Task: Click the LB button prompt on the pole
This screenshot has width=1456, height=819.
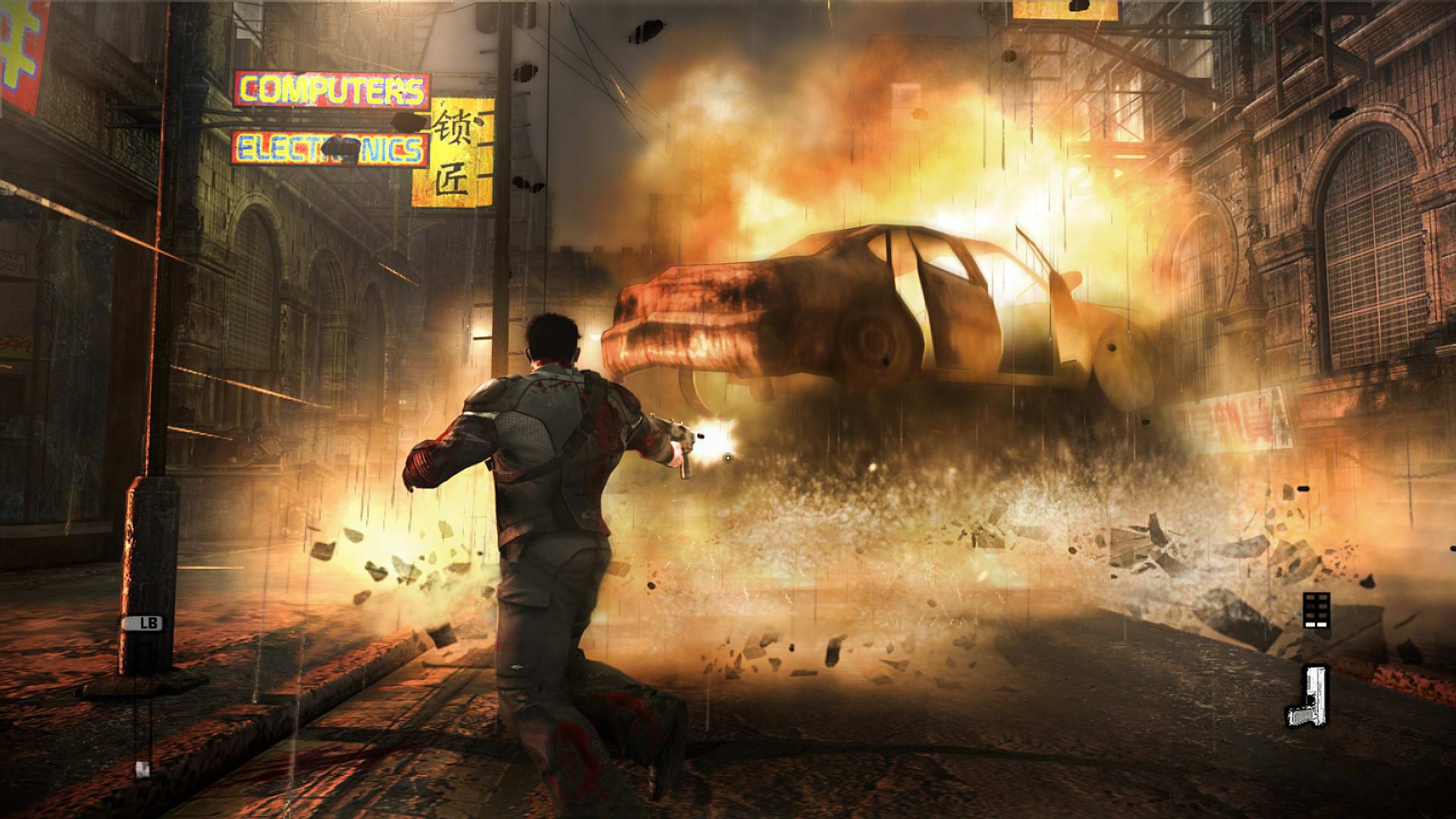Action: 144,624
